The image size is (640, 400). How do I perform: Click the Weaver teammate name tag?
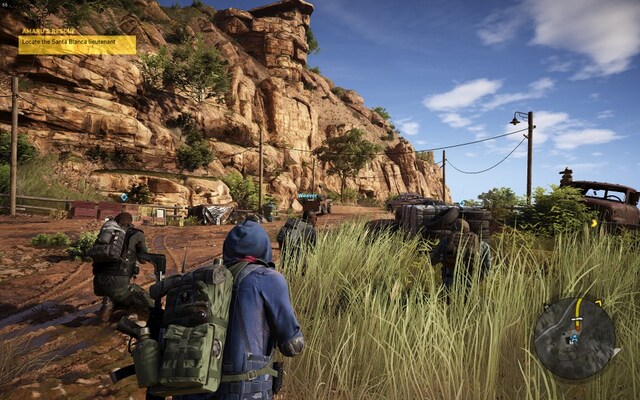pyautogui.click(x=309, y=197)
